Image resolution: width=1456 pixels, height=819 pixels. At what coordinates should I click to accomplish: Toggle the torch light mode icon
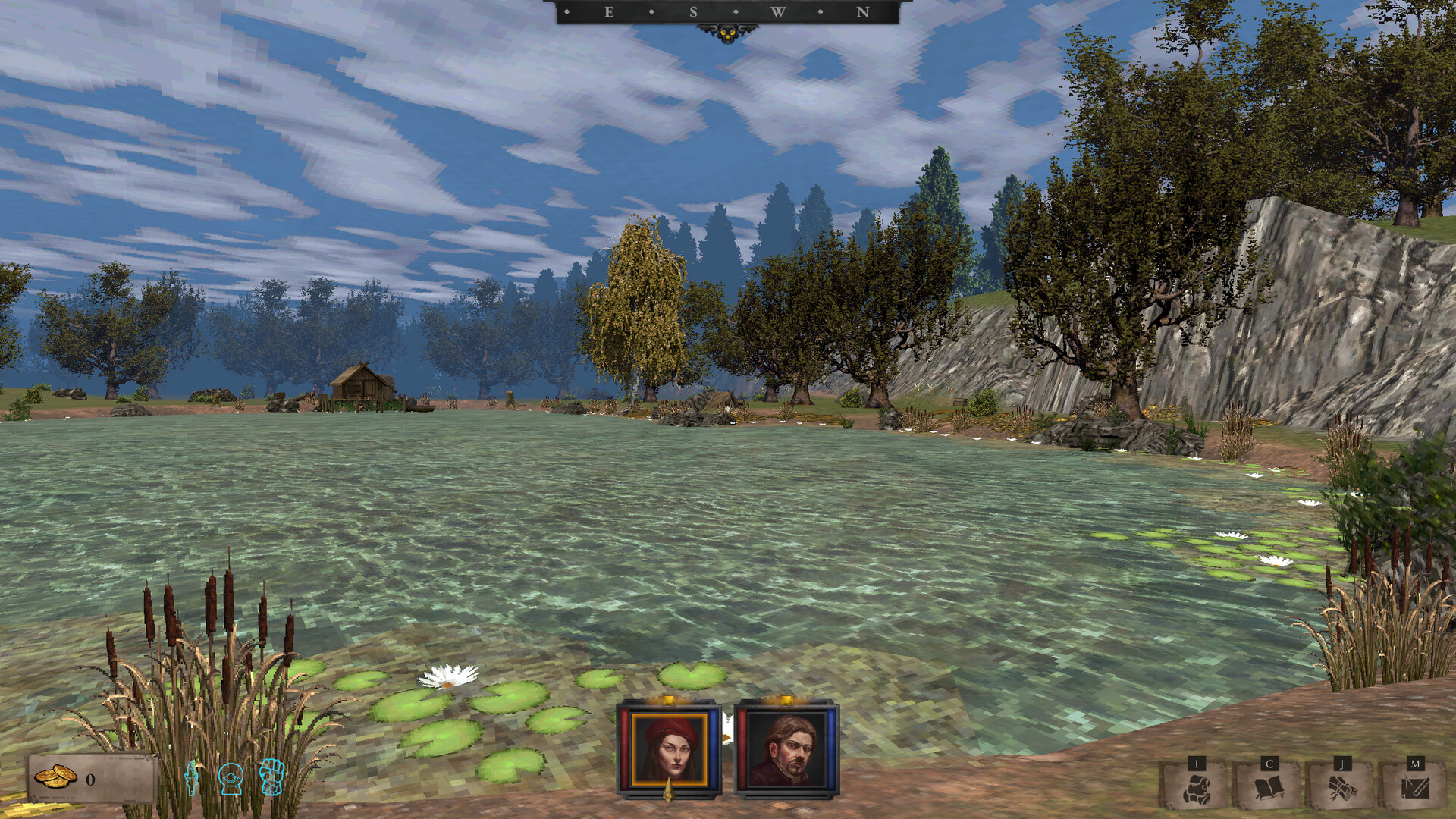(x=192, y=778)
